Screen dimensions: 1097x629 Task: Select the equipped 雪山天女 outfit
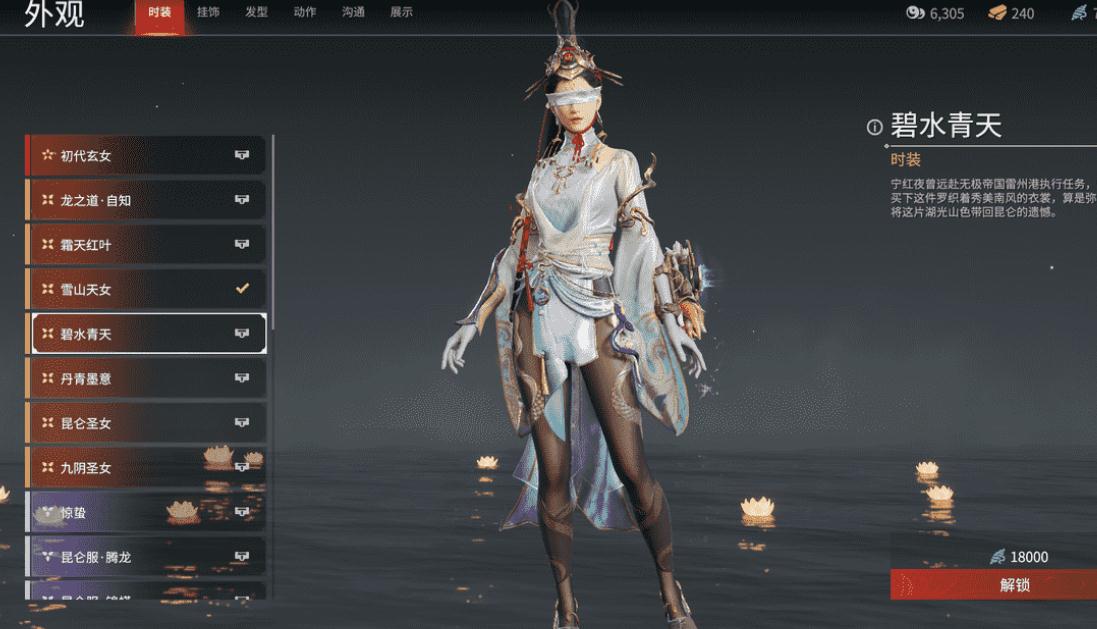pos(146,289)
